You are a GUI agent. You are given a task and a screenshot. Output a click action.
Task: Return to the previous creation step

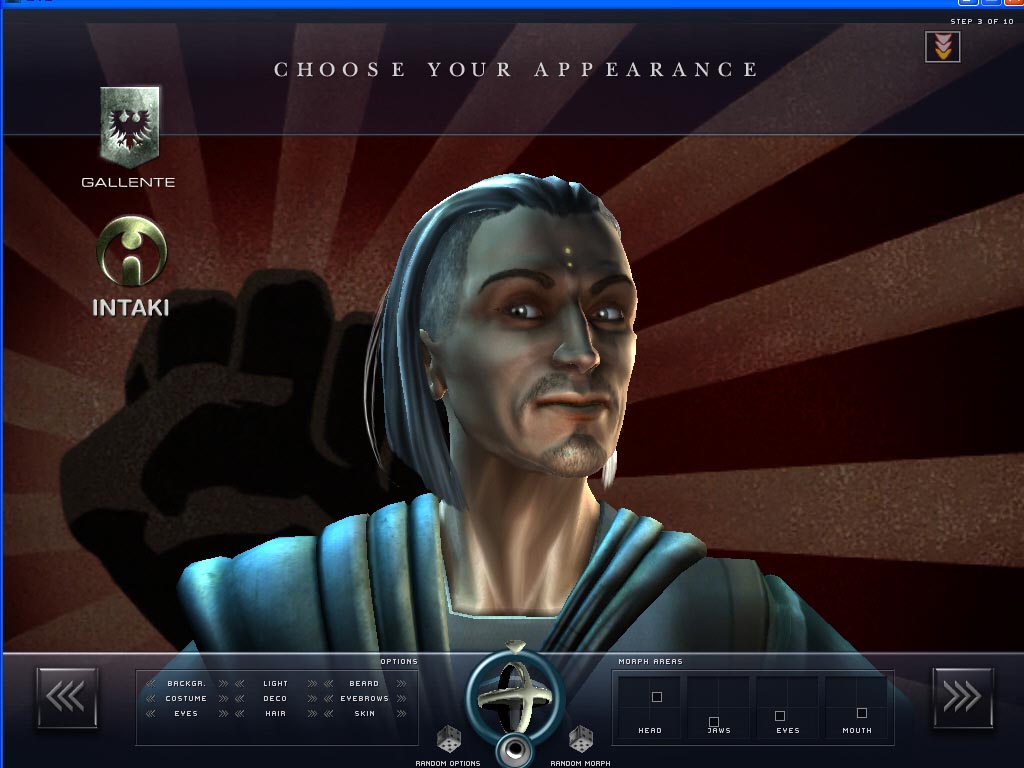(67, 697)
